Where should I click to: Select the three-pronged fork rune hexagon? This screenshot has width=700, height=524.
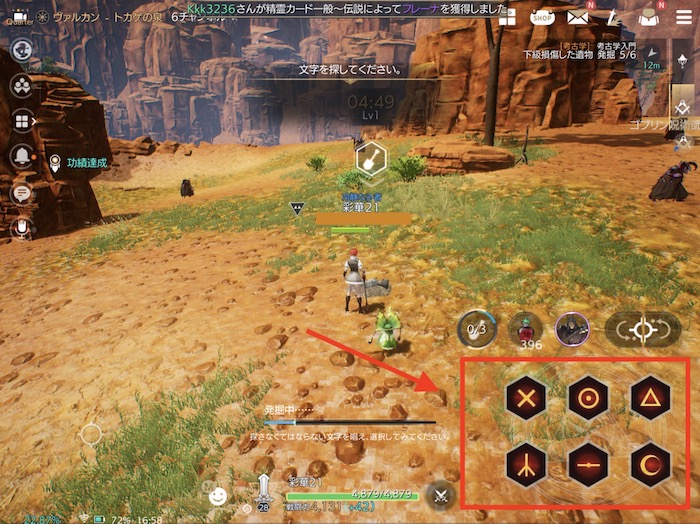525,462
